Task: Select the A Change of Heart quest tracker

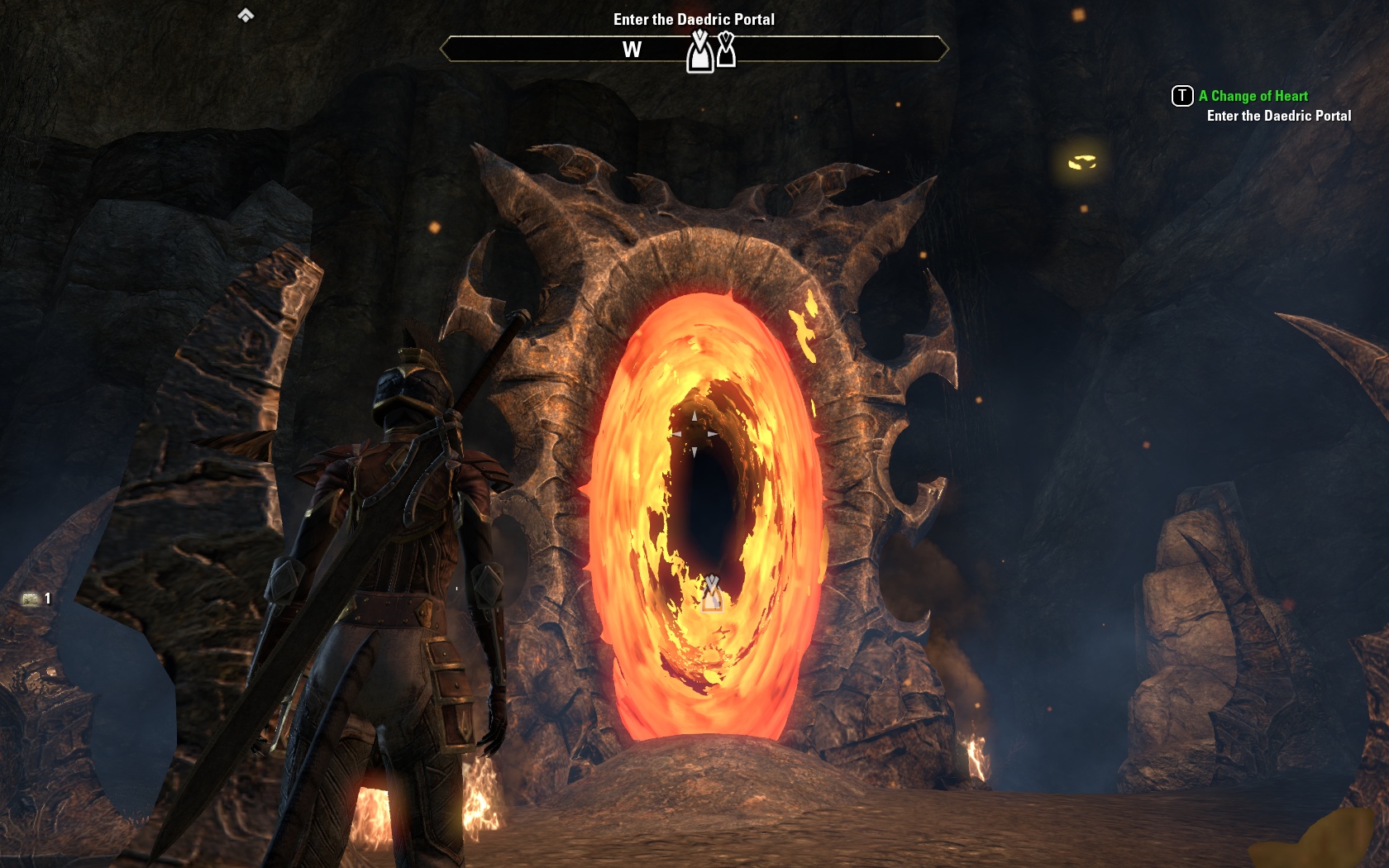Action: pos(1253,96)
